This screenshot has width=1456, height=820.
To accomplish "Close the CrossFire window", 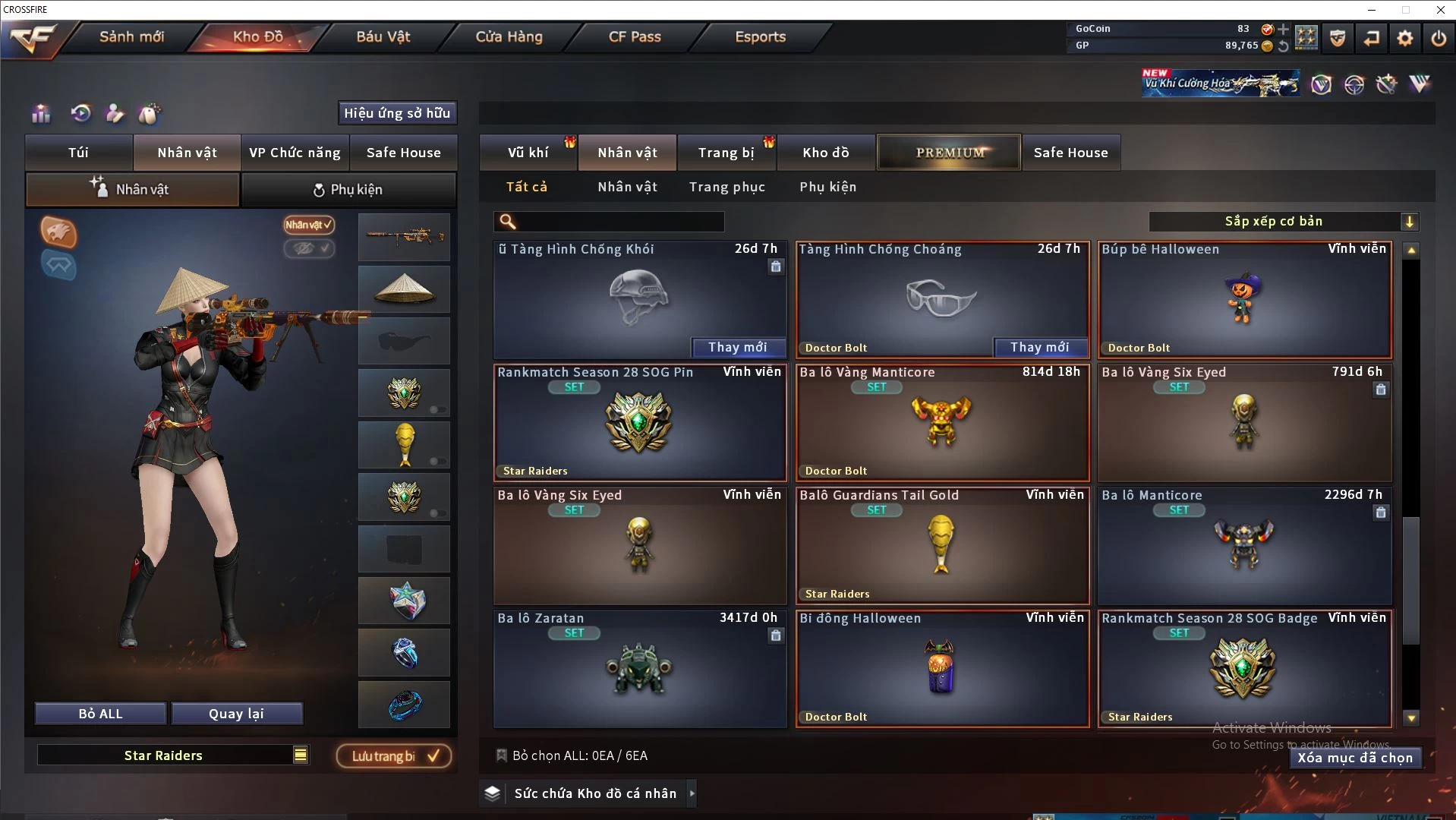I will tap(1440, 10).
